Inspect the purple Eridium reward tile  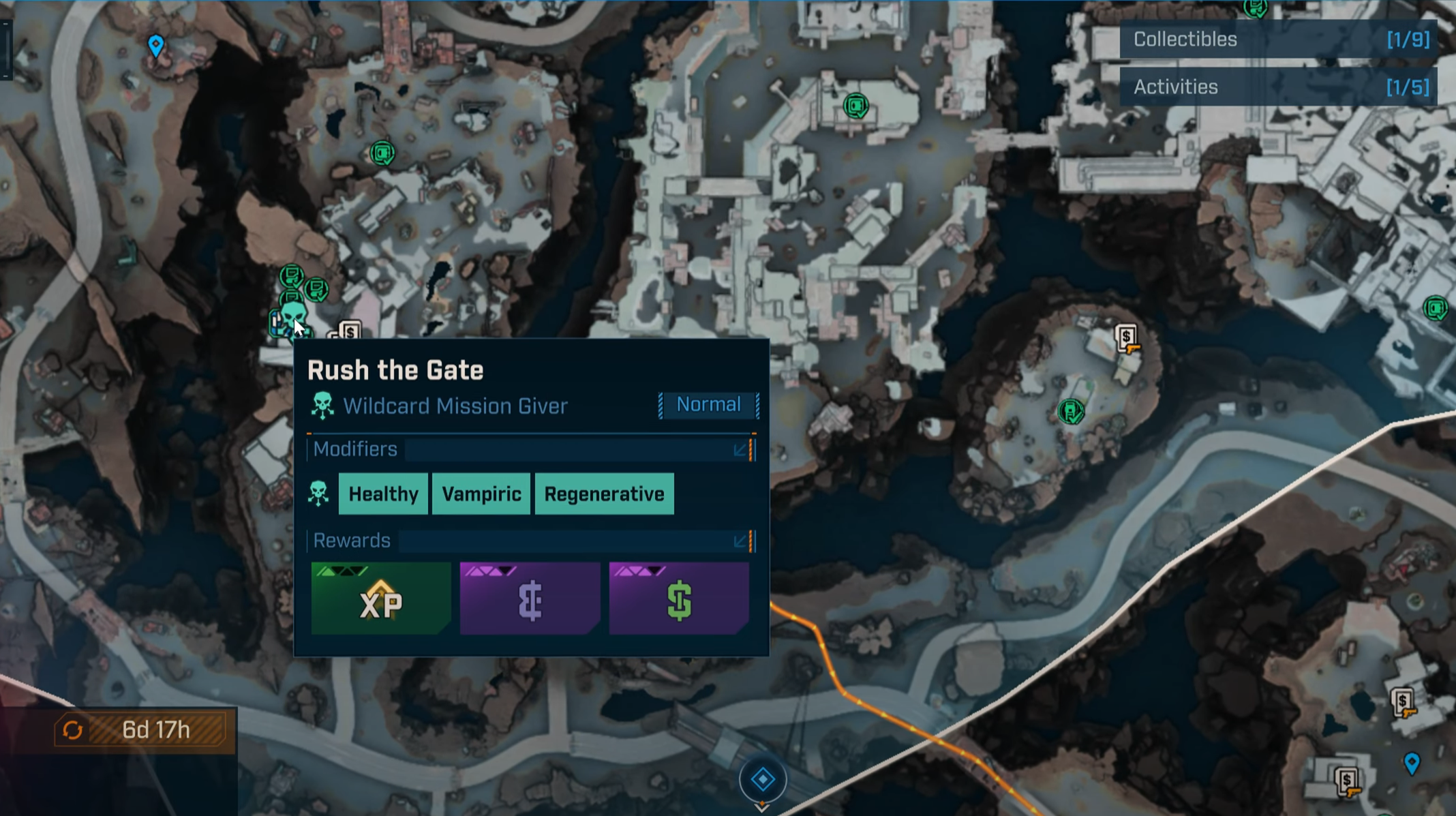[530, 599]
